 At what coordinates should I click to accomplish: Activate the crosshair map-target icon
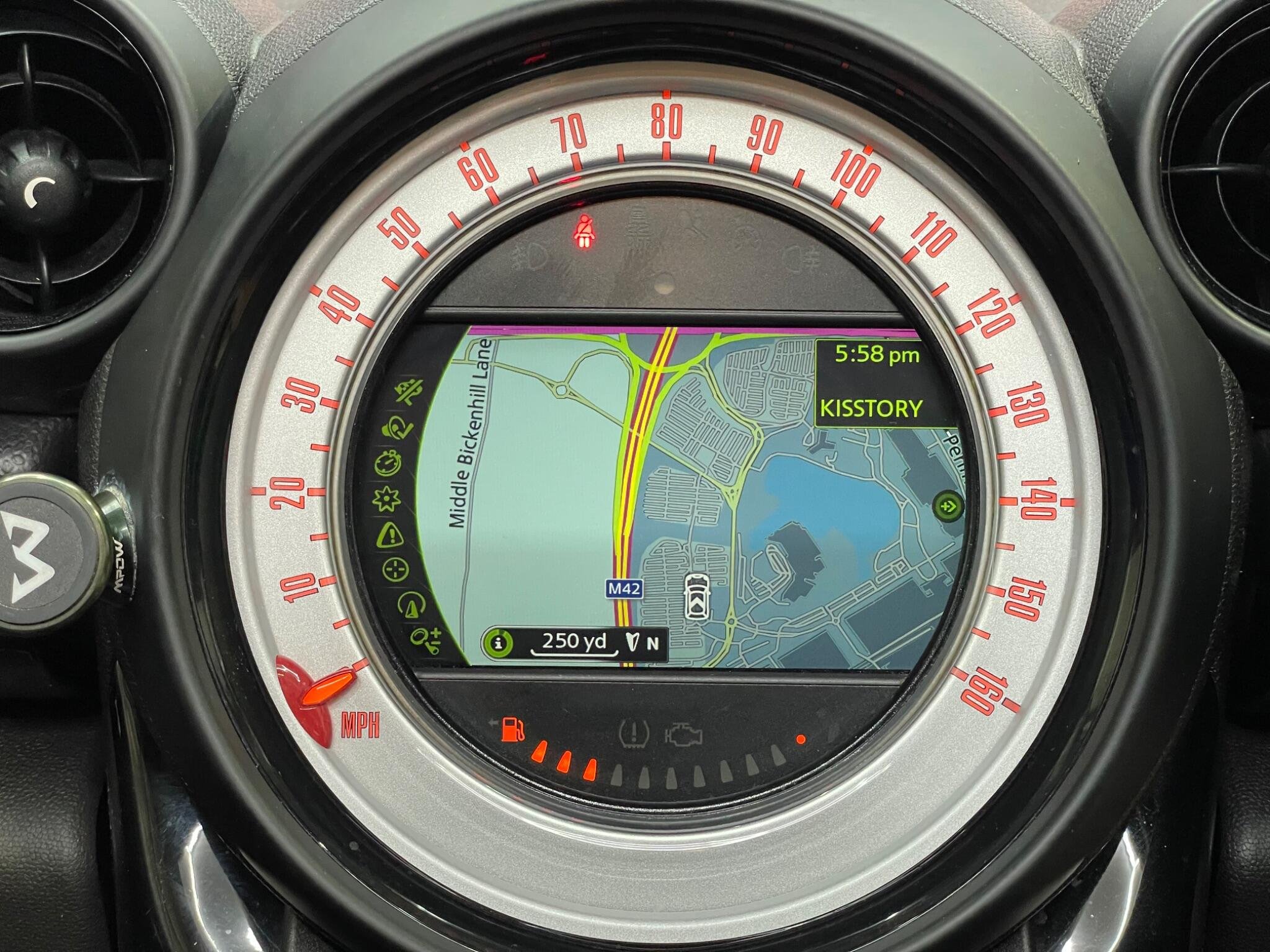point(395,569)
